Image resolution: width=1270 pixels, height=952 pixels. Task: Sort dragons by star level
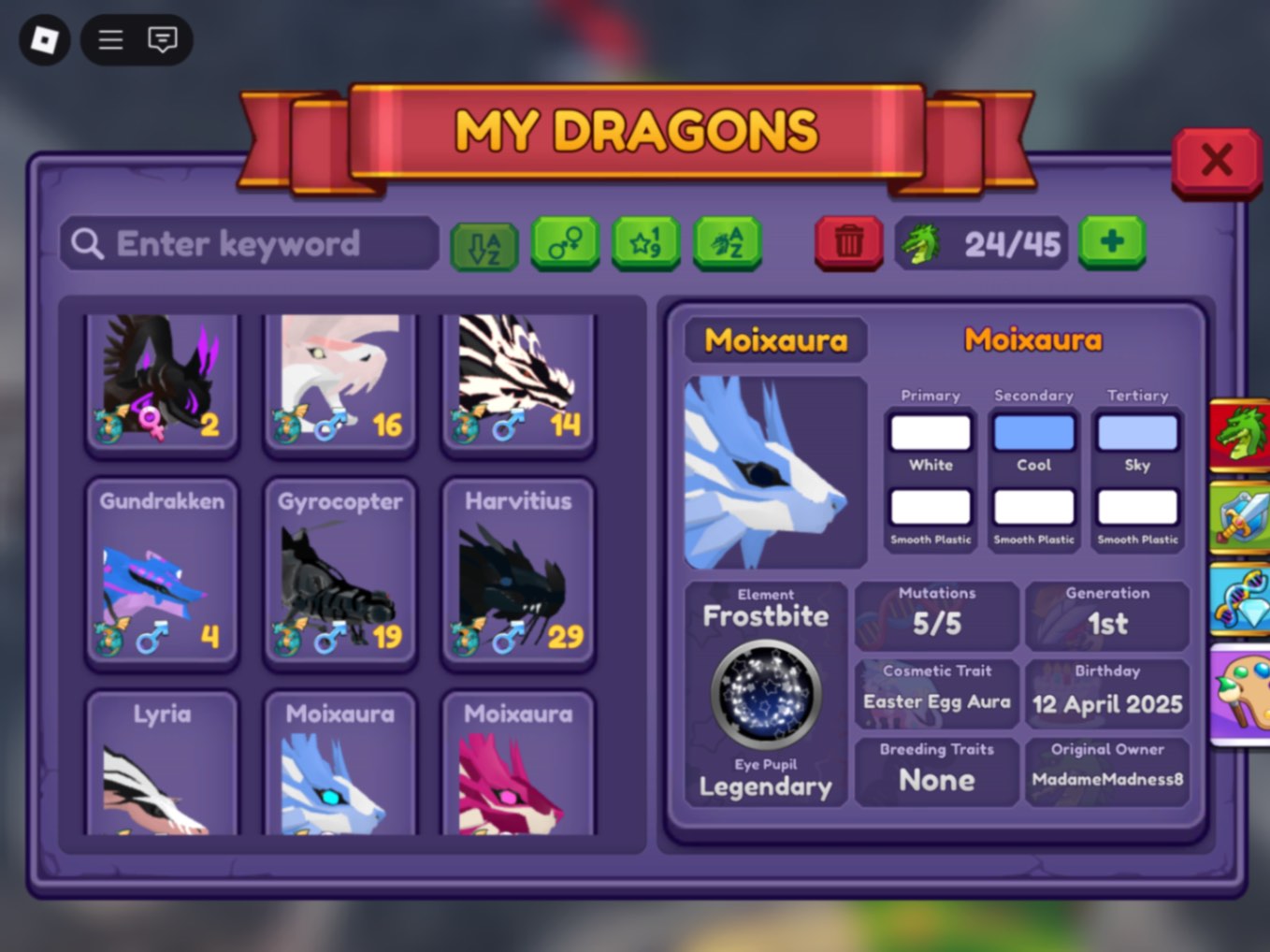click(645, 244)
